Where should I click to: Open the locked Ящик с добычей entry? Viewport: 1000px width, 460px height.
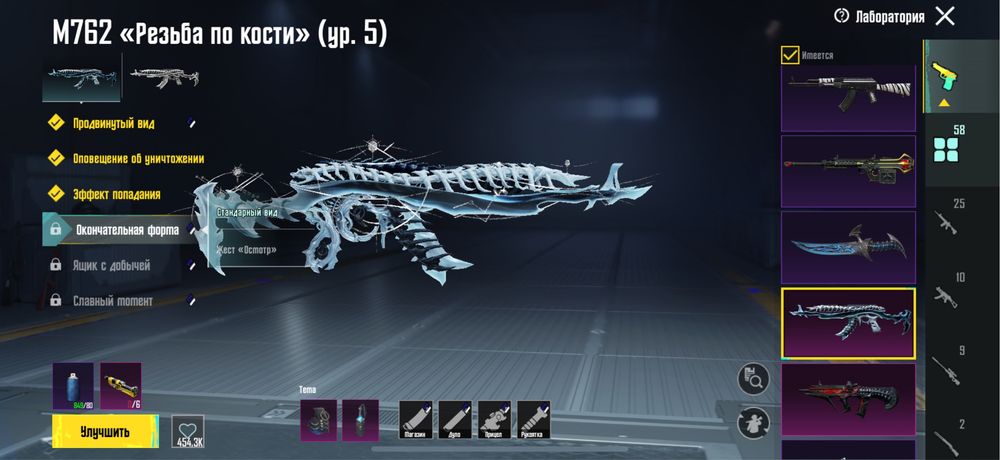(x=112, y=265)
